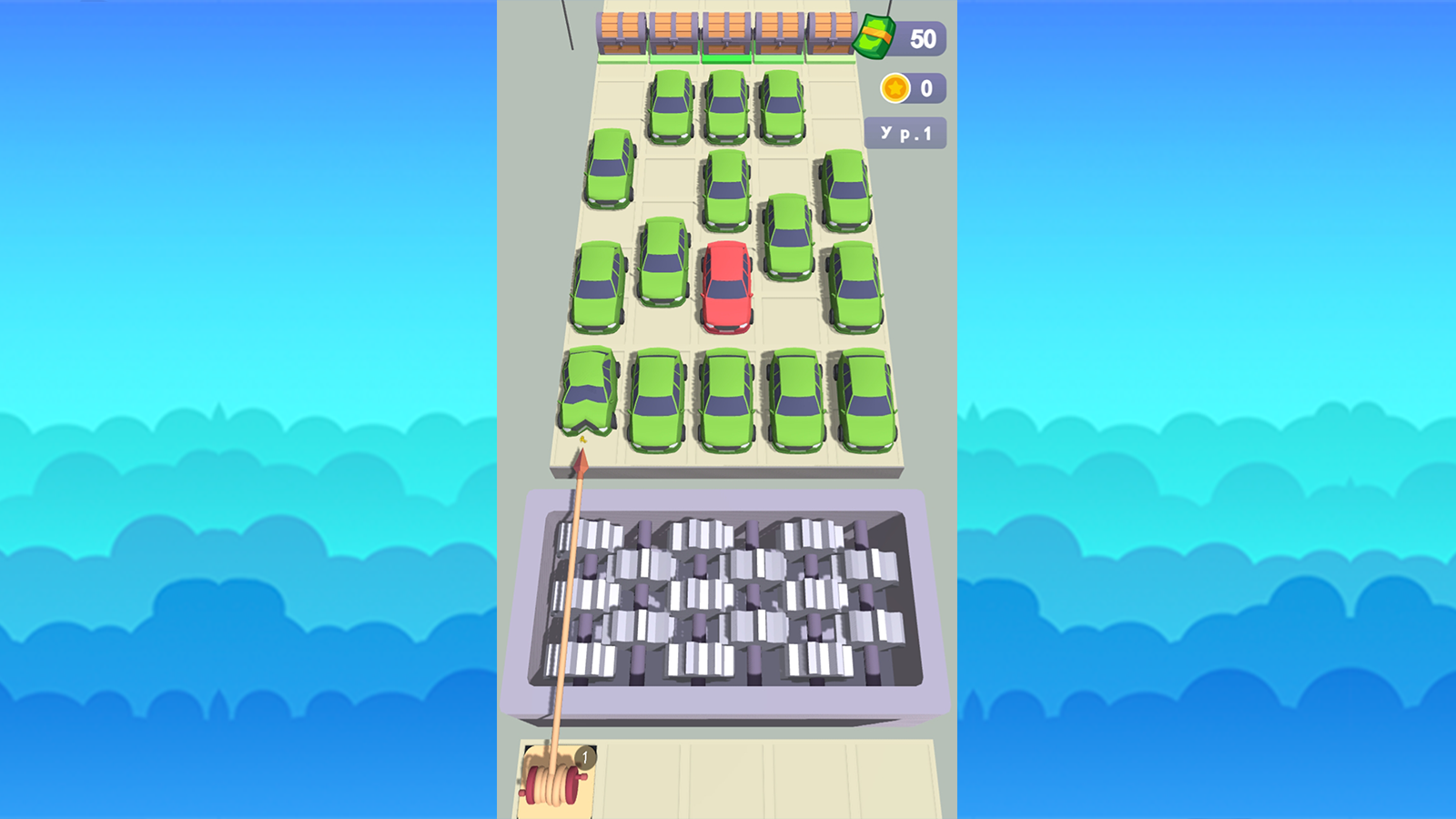Tap the money counter showing 50
The width and height of the screenshot is (1456, 819).
pyautogui.click(x=925, y=37)
